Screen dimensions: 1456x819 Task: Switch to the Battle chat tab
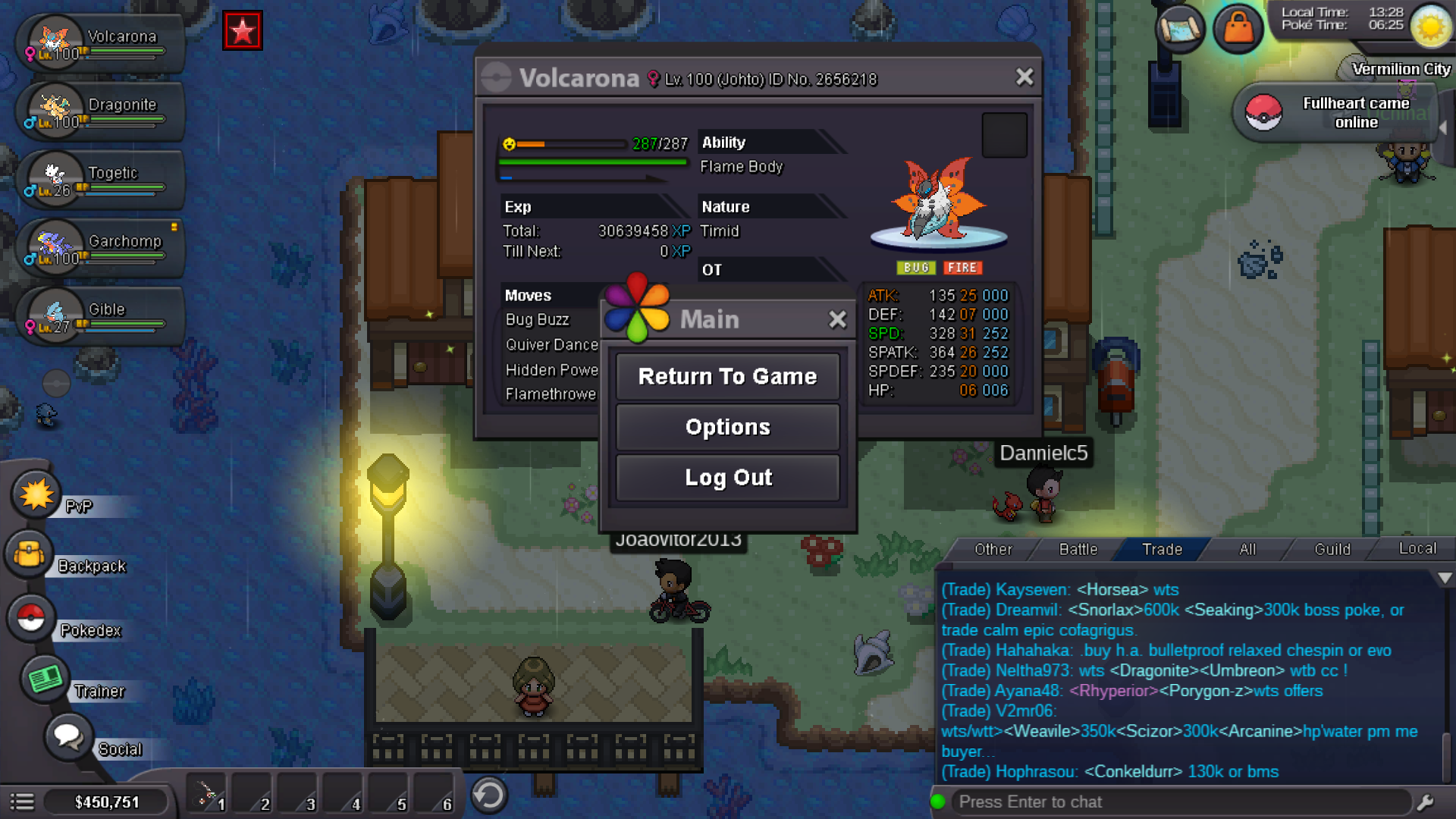[1078, 549]
